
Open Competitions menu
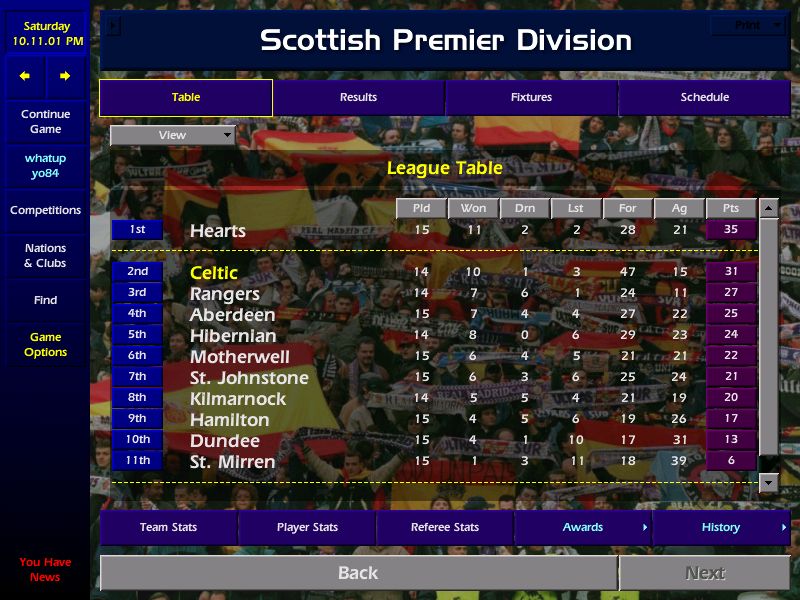point(45,210)
